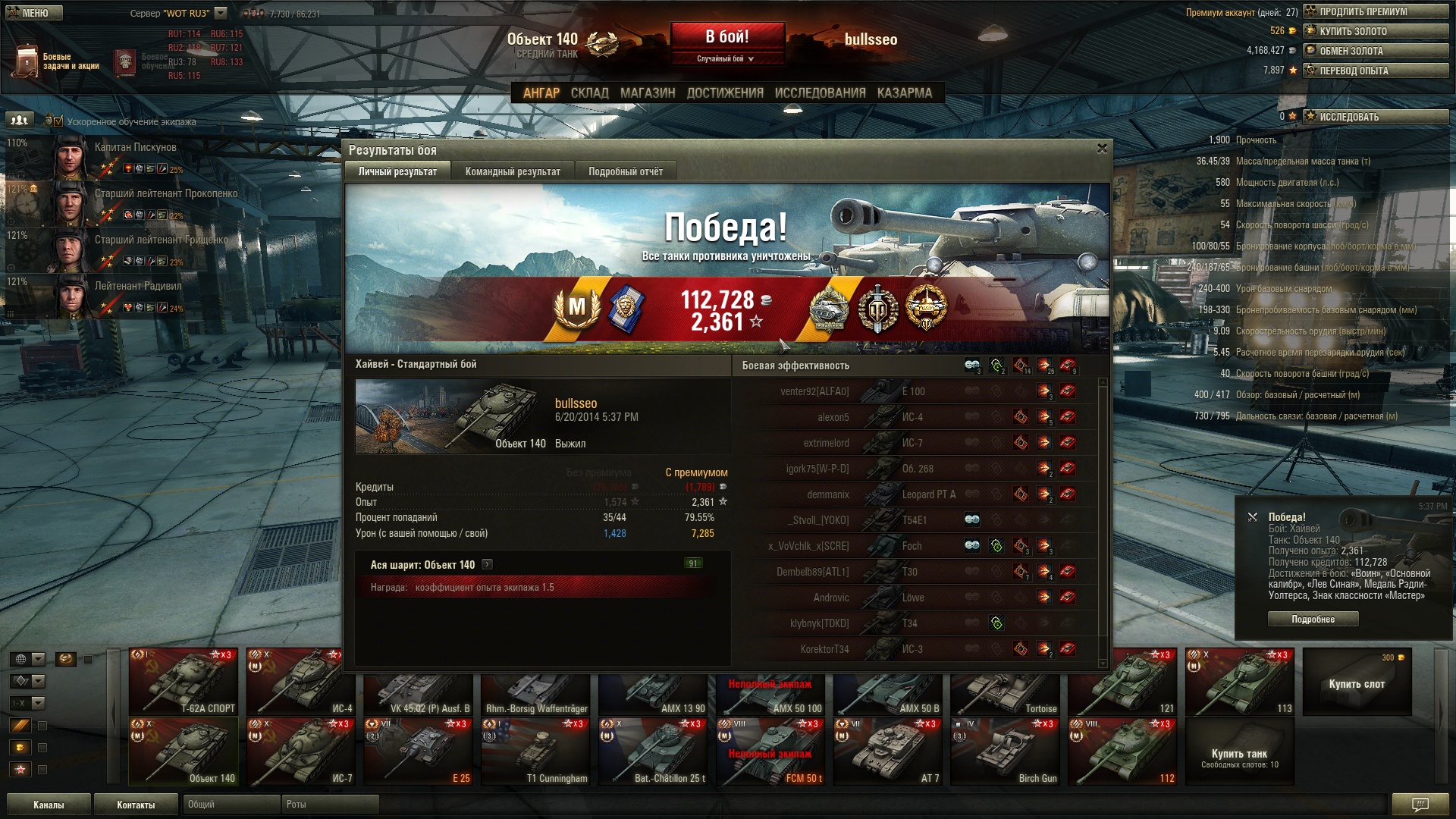Open the Подробный отчёт tab
This screenshot has height=819, width=1456.
[625, 171]
